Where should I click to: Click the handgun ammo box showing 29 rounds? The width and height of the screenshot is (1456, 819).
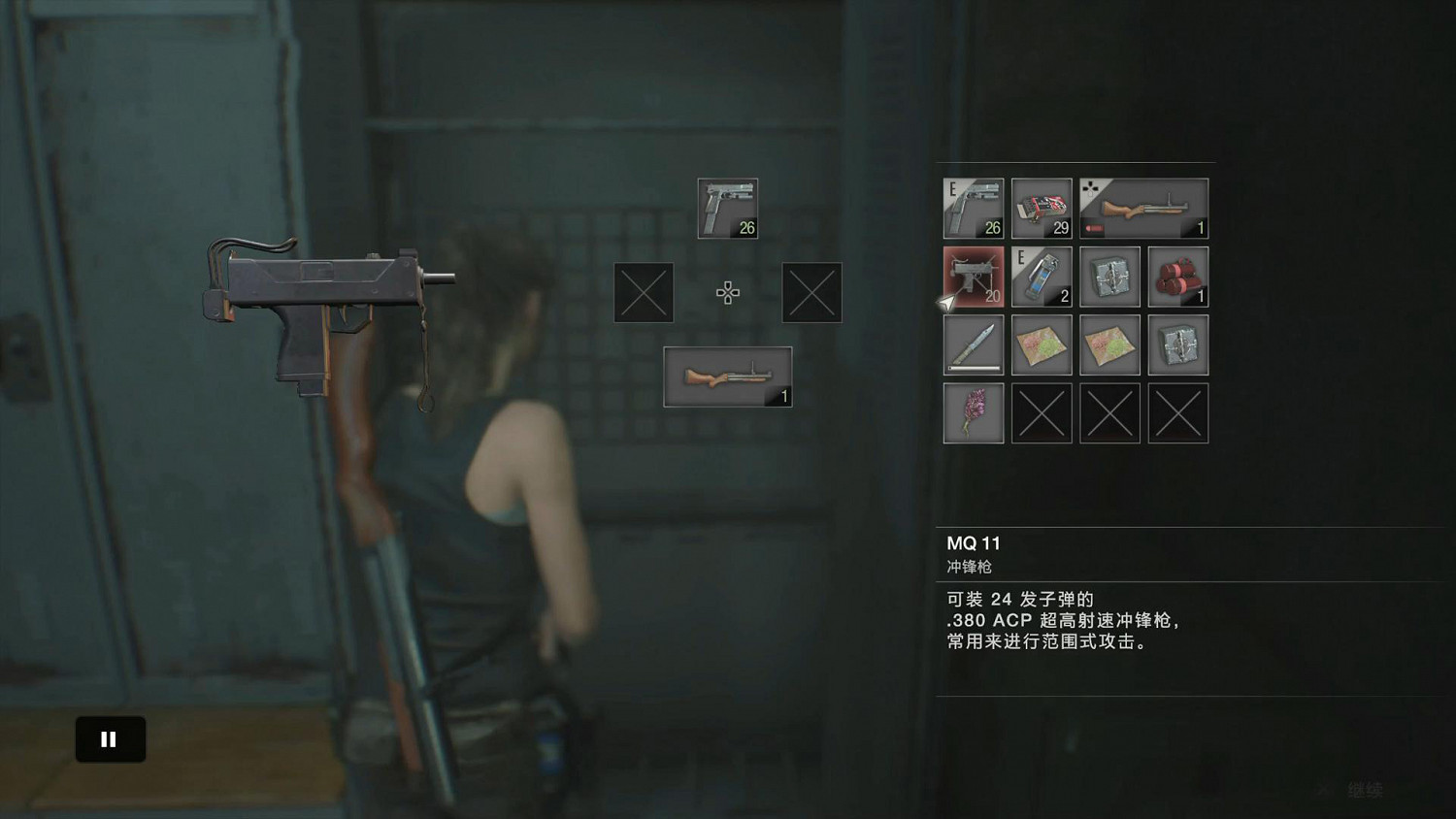click(1042, 209)
